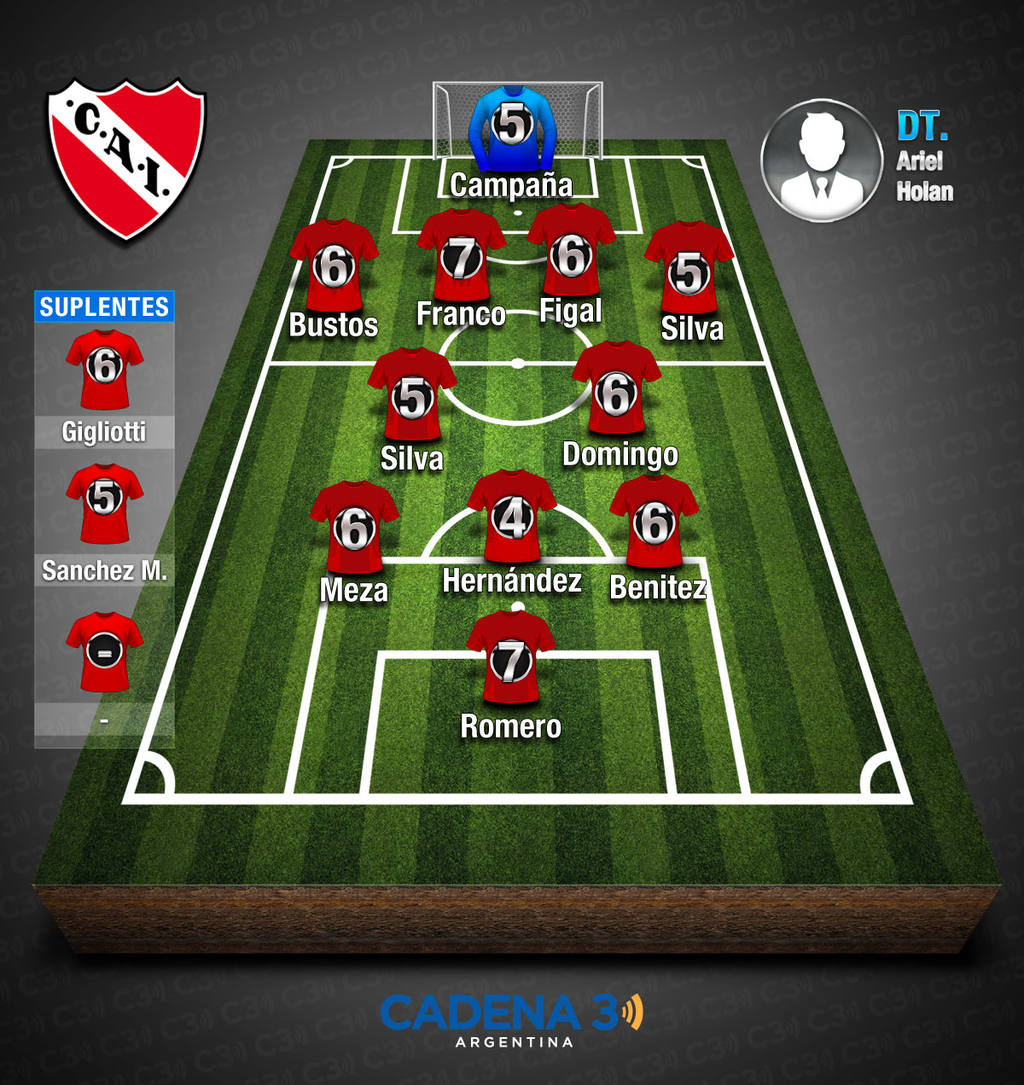Screen dimensions: 1024x1085
Task: Select Domingo's shirt in the lineup
Action: (x=616, y=390)
